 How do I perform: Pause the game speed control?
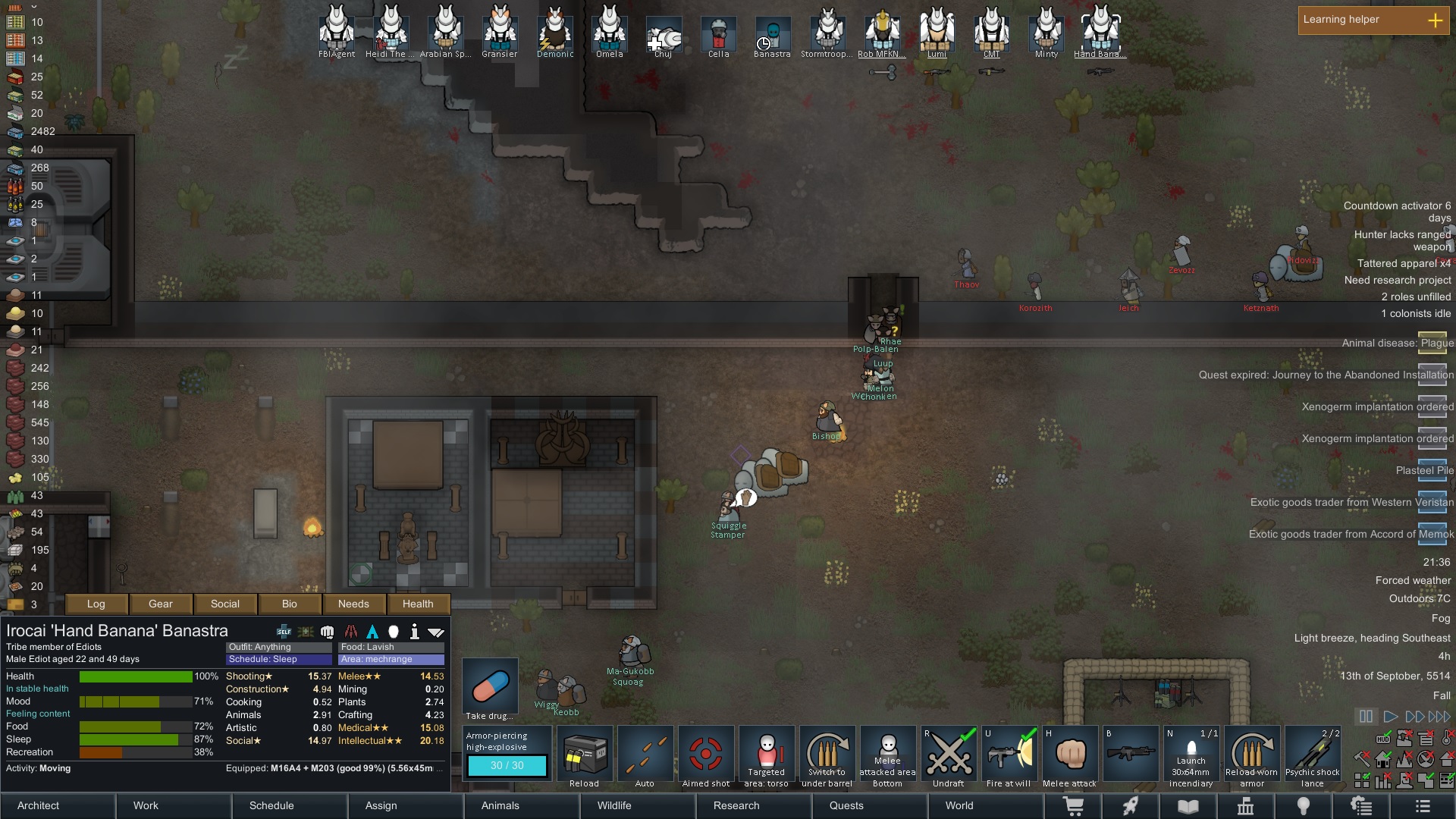[x=1366, y=717]
